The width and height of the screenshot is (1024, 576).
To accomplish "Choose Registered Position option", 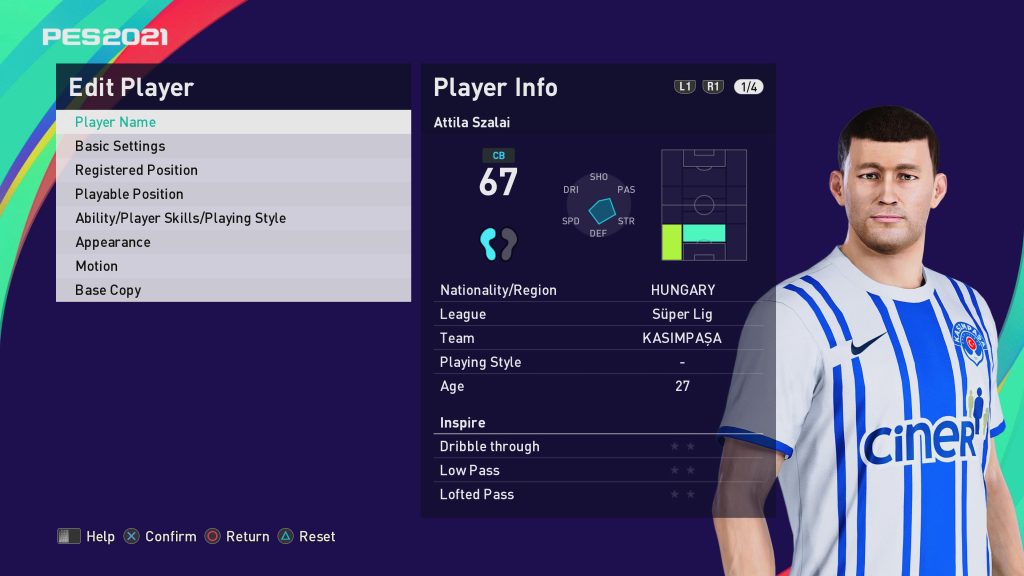I will point(232,170).
